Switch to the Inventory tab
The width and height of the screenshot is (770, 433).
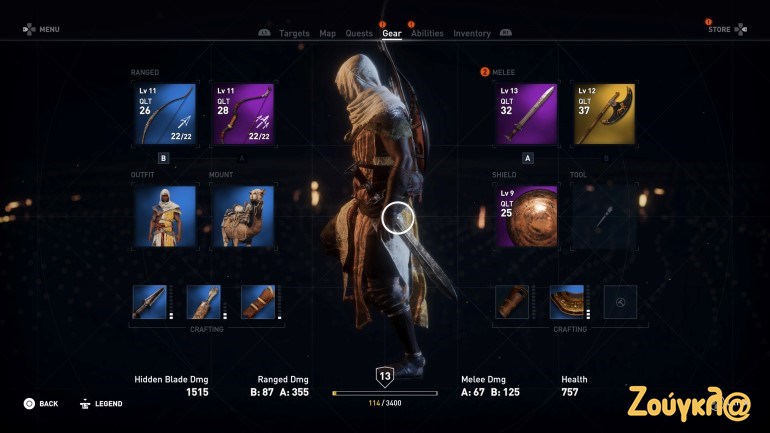472,34
